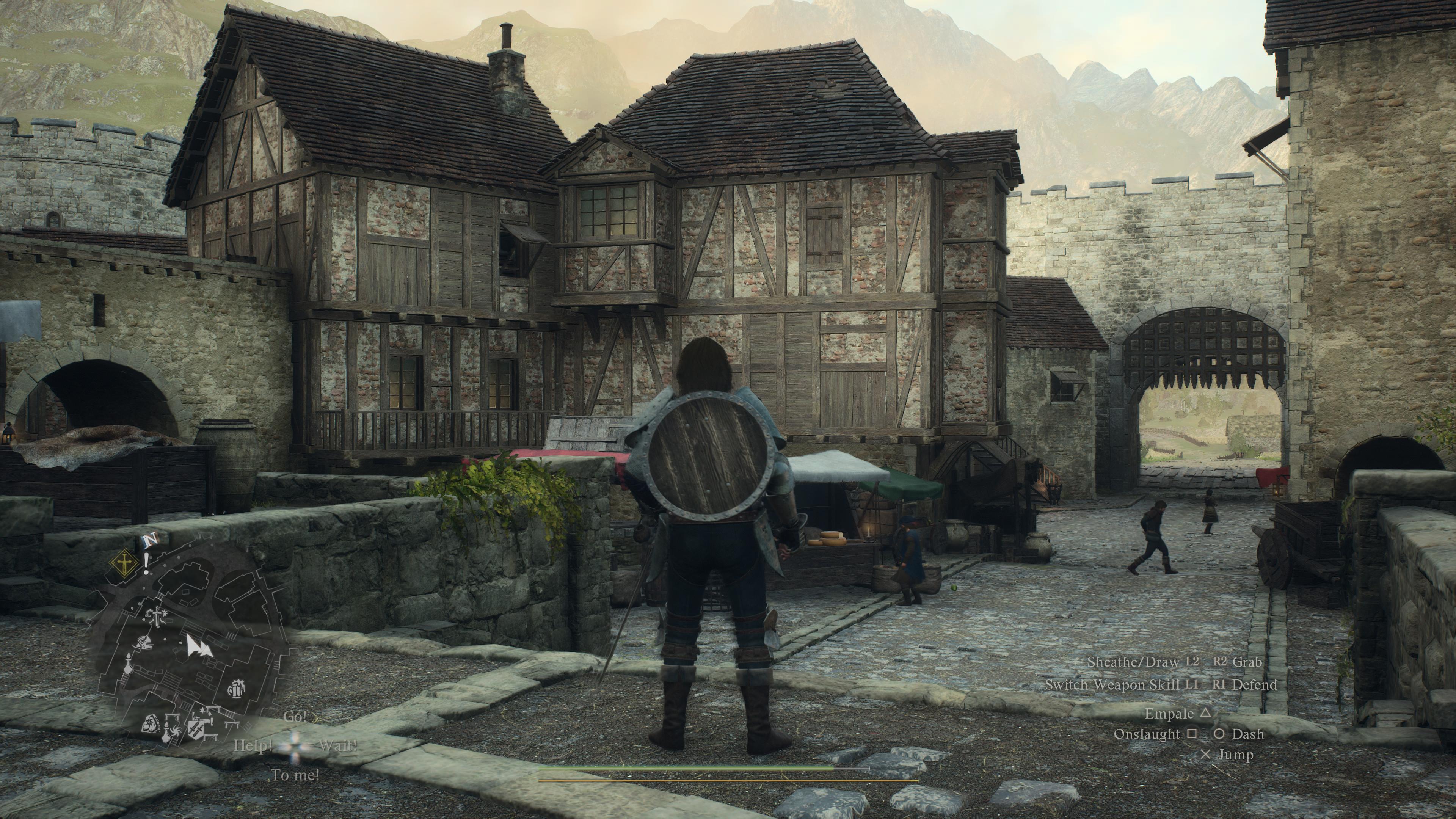1456x819 pixels.
Task: Click the white exclamation mark marker
Action: tap(146, 564)
